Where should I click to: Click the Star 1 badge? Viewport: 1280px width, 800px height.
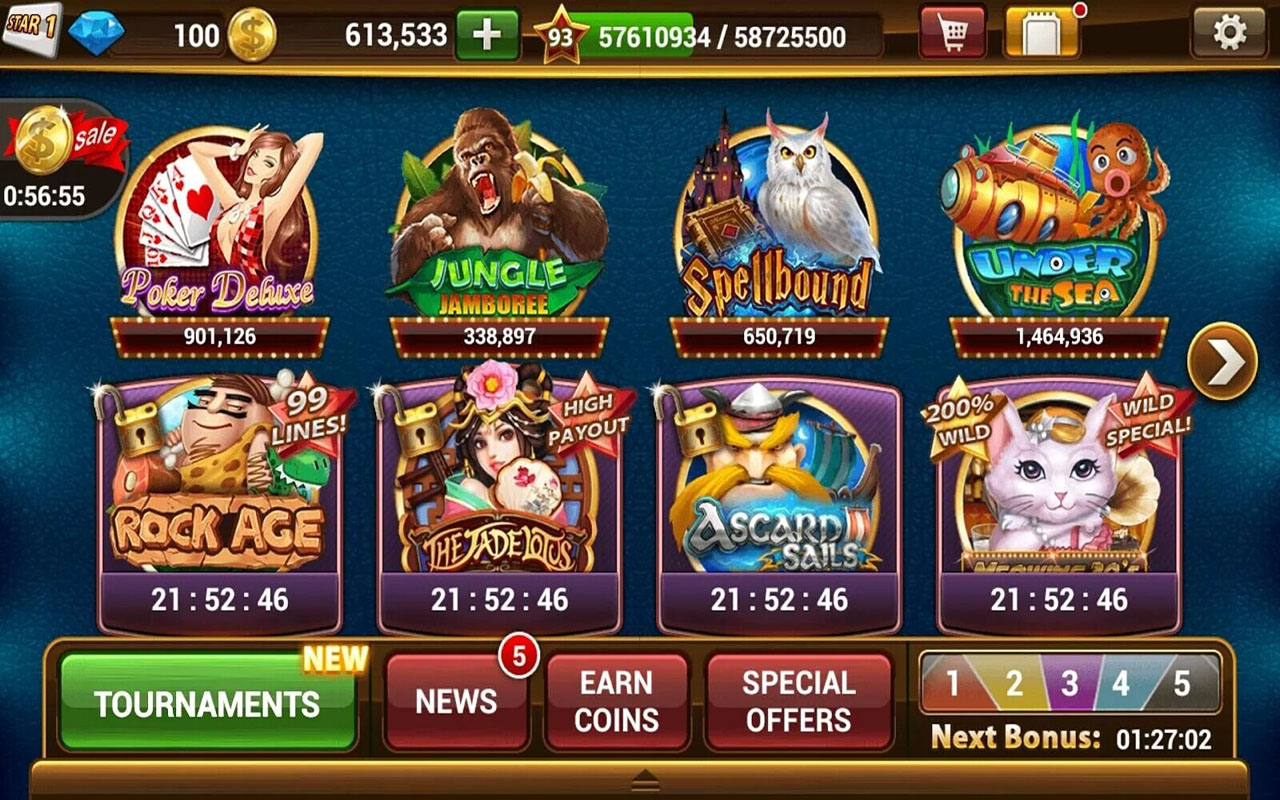30,25
